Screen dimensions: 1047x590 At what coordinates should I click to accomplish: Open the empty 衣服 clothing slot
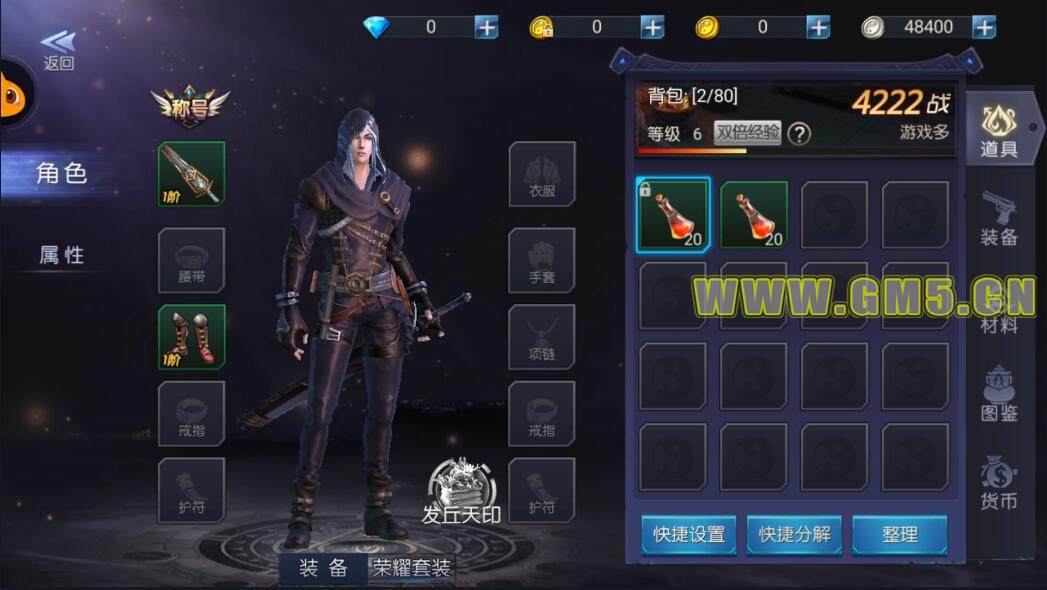(x=541, y=174)
